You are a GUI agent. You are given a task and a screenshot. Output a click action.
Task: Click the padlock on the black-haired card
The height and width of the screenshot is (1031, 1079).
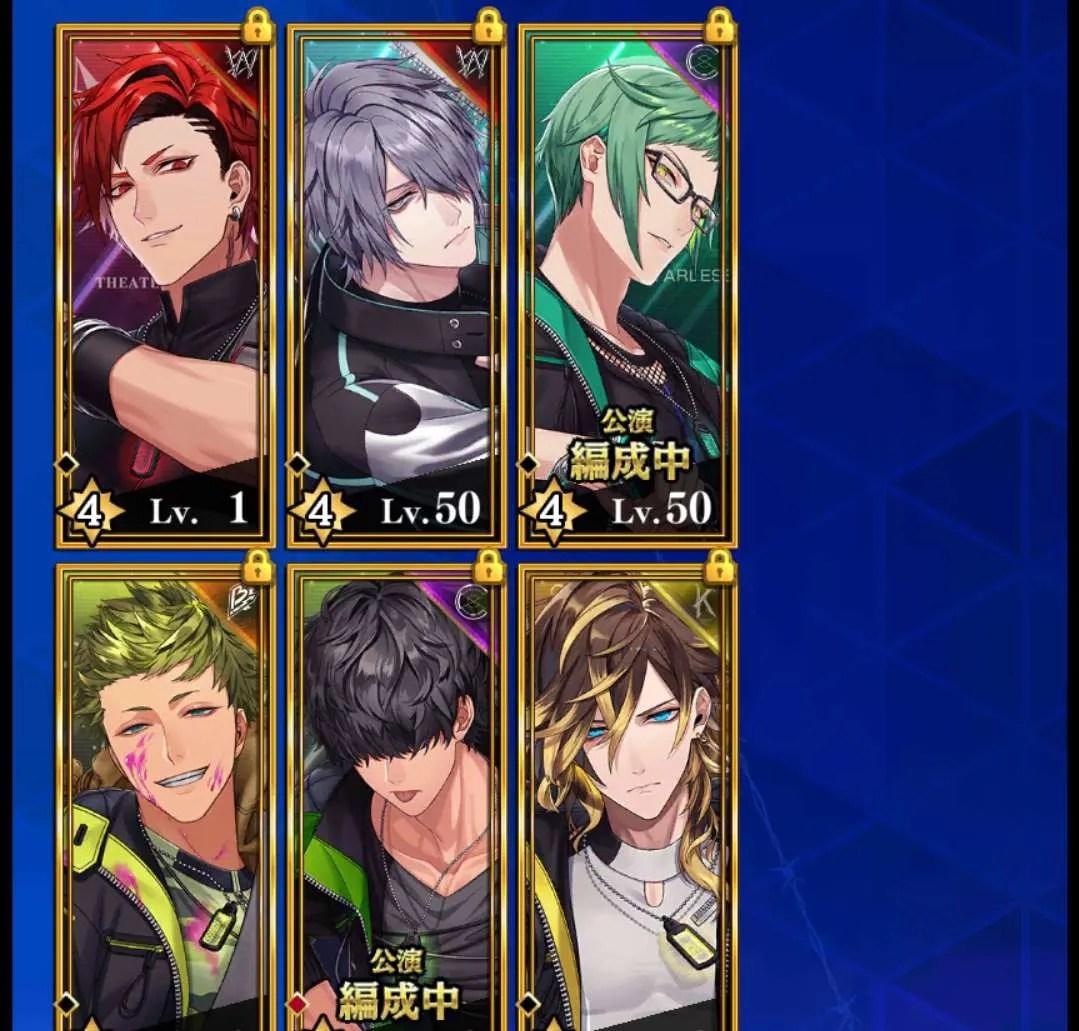pyautogui.click(x=488, y=567)
